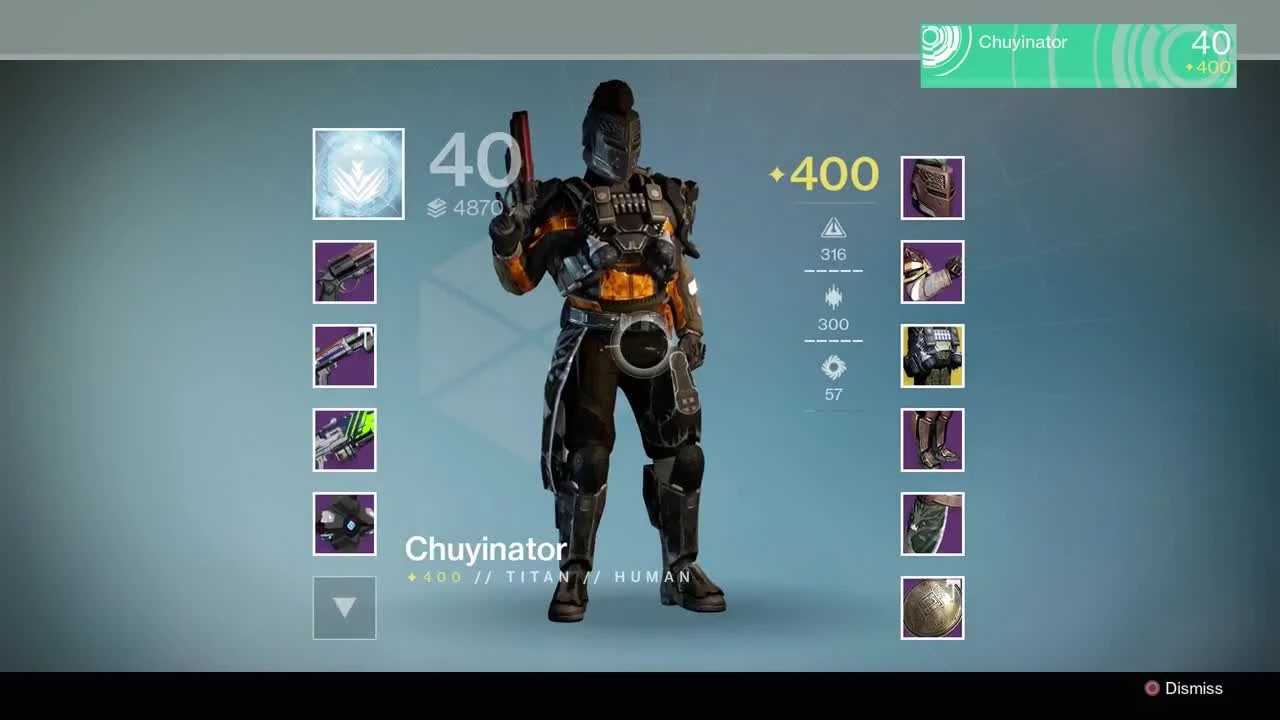Open the Titan class item slot
The image size is (1280, 720).
coord(932,523)
